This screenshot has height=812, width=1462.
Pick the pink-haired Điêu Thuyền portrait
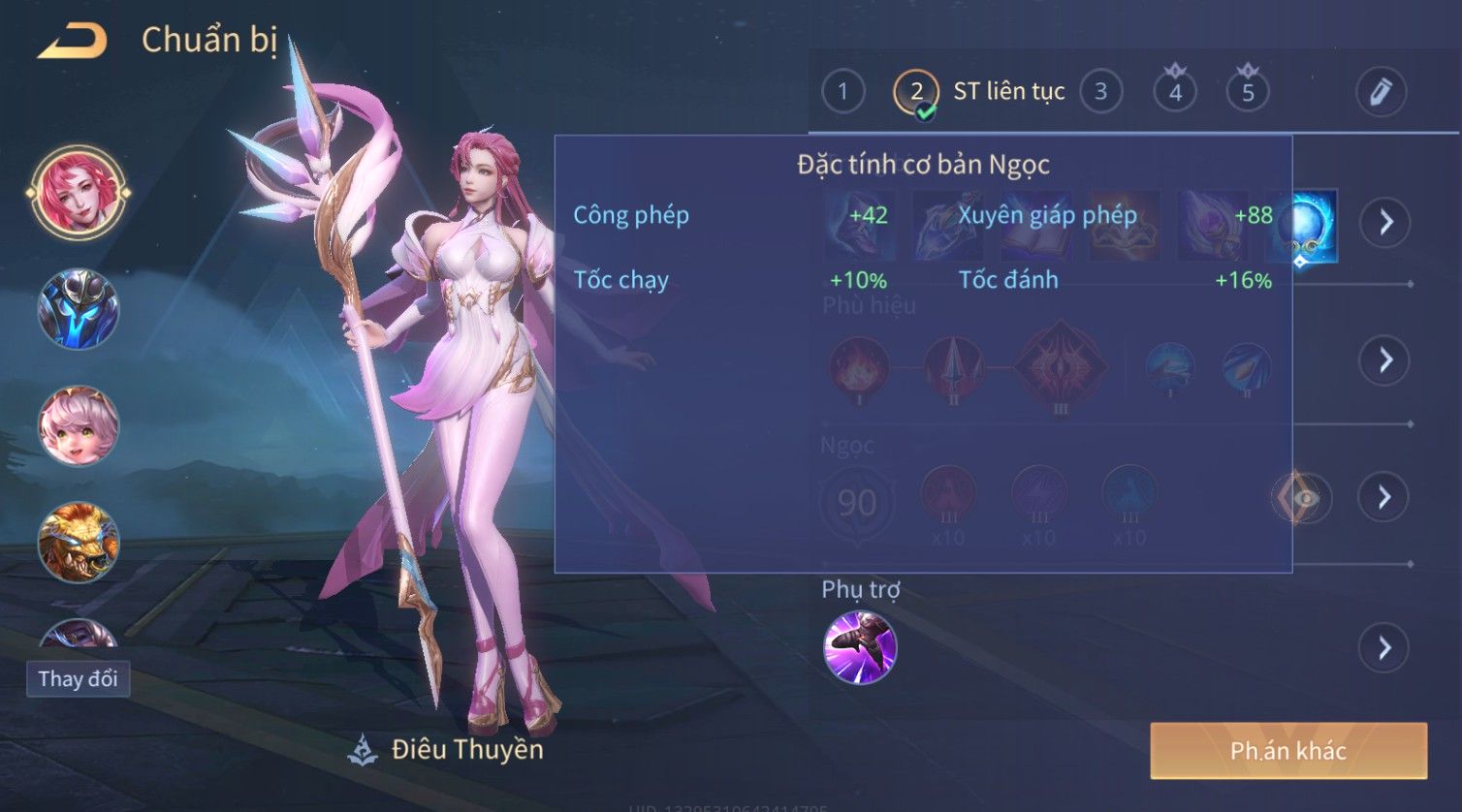pyautogui.click(x=78, y=192)
